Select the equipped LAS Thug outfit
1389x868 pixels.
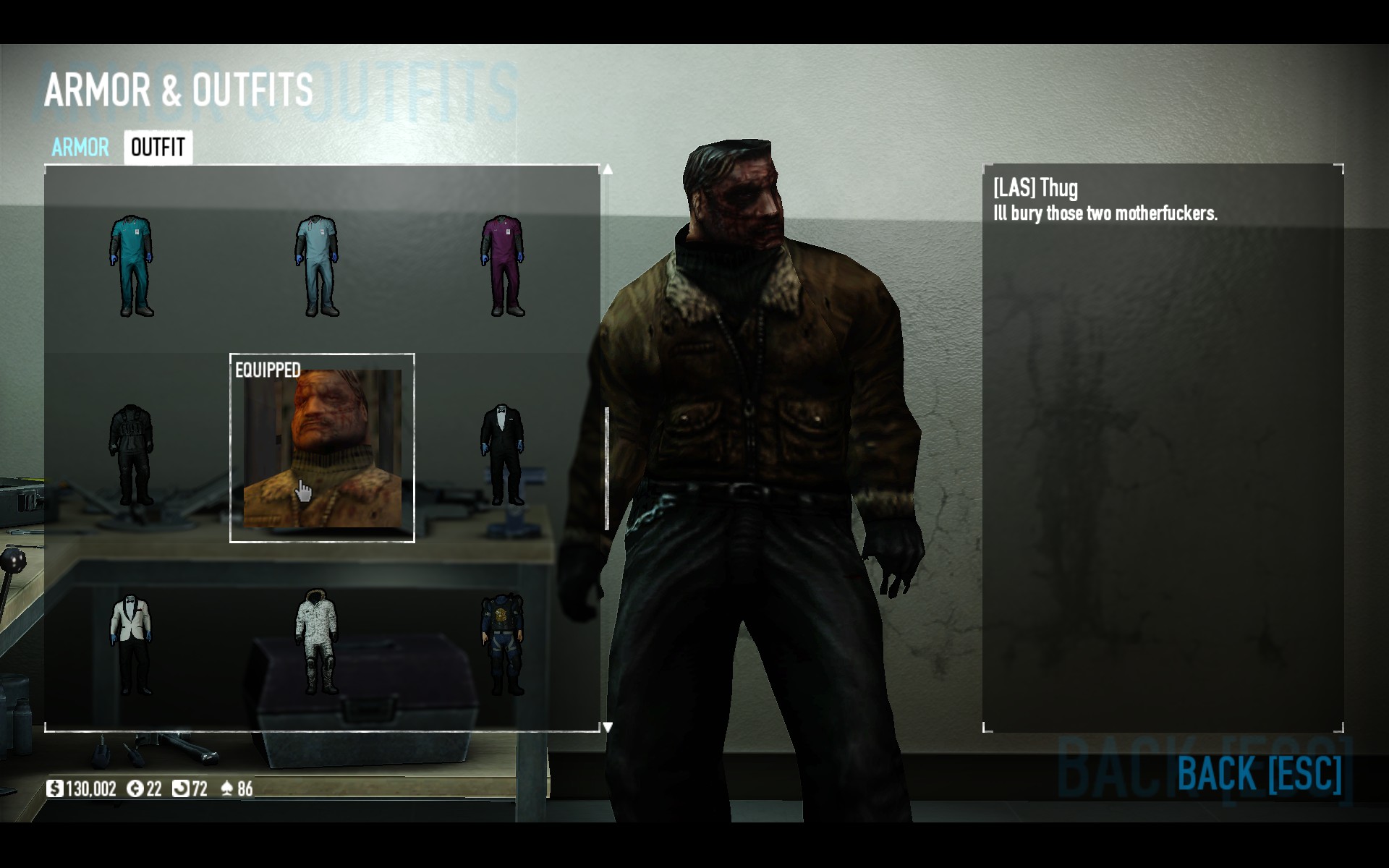[x=322, y=448]
